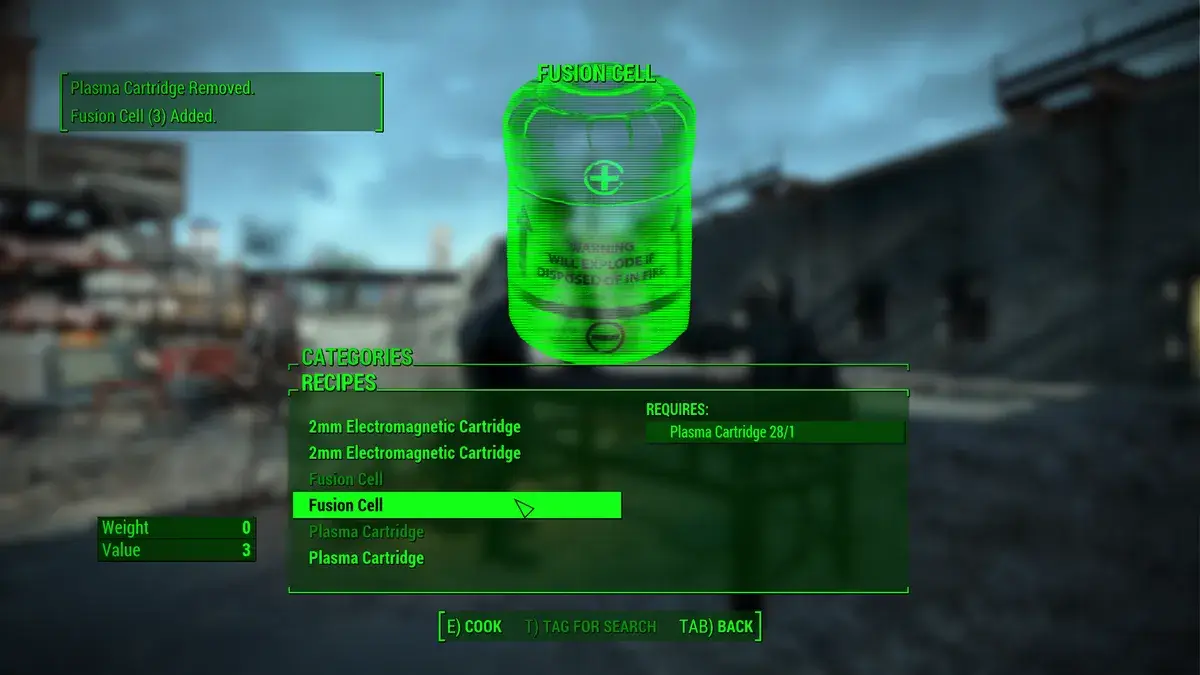Select the bright white Plasma Cartridge recipe
The width and height of the screenshot is (1200, 675).
tap(366, 558)
